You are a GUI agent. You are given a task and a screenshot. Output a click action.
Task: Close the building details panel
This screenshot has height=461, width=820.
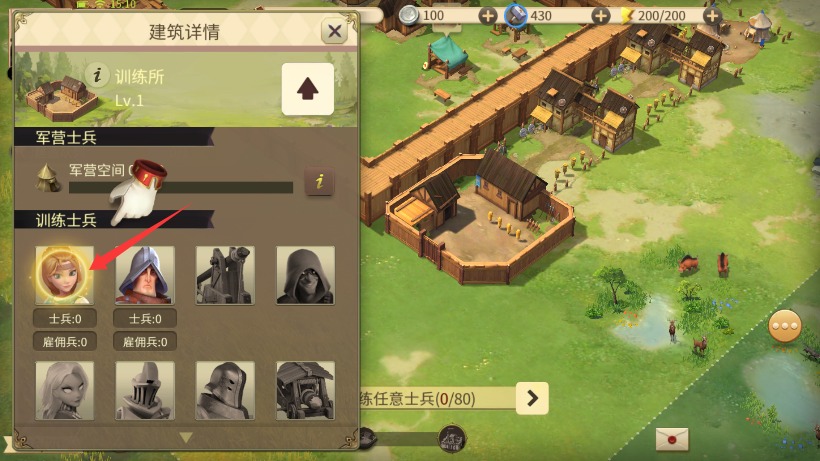[x=334, y=31]
